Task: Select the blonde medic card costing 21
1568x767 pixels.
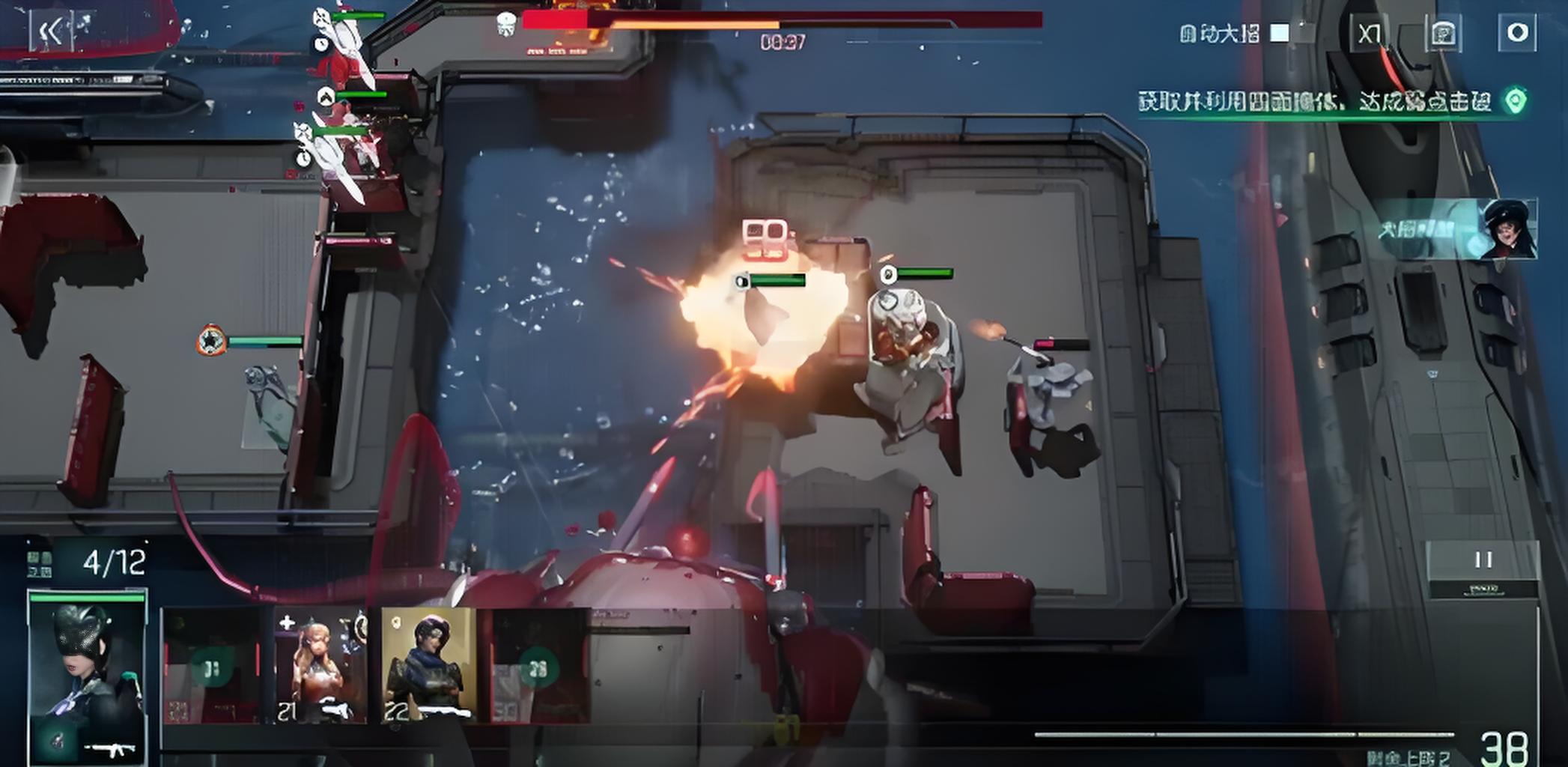Action: pos(320,666)
